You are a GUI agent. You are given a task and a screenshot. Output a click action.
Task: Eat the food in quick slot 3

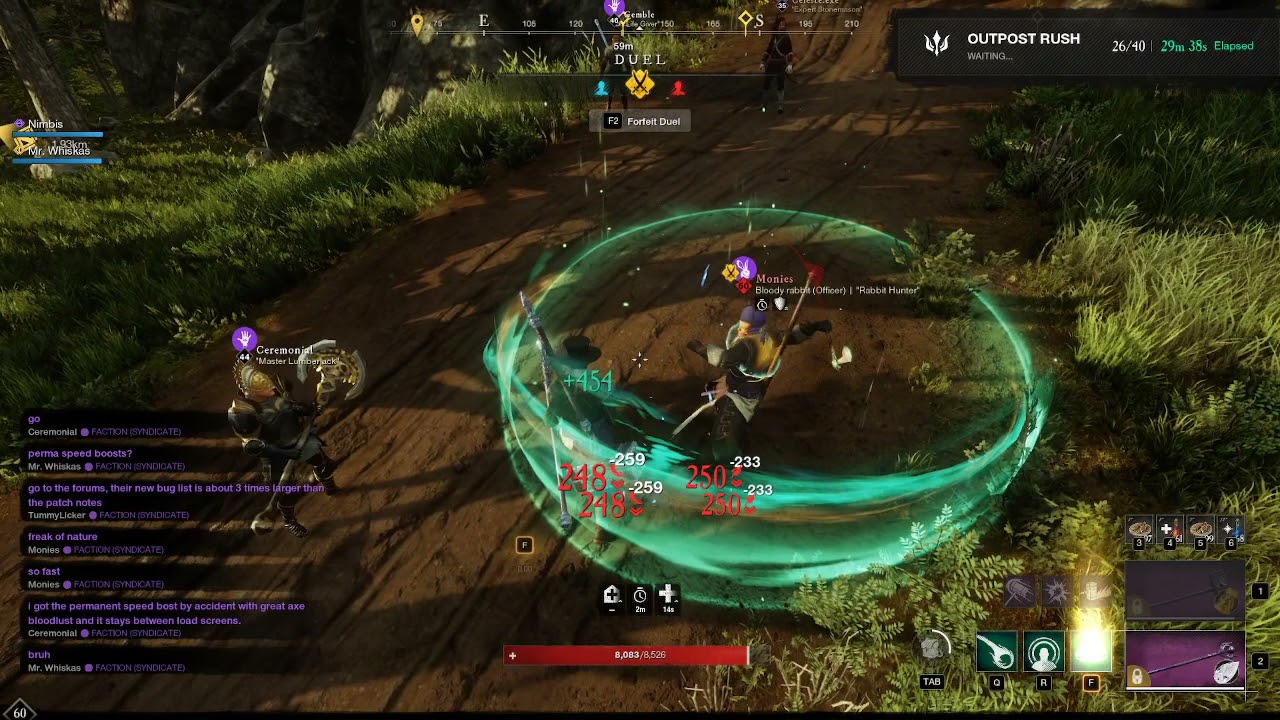(x=1139, y=529)
